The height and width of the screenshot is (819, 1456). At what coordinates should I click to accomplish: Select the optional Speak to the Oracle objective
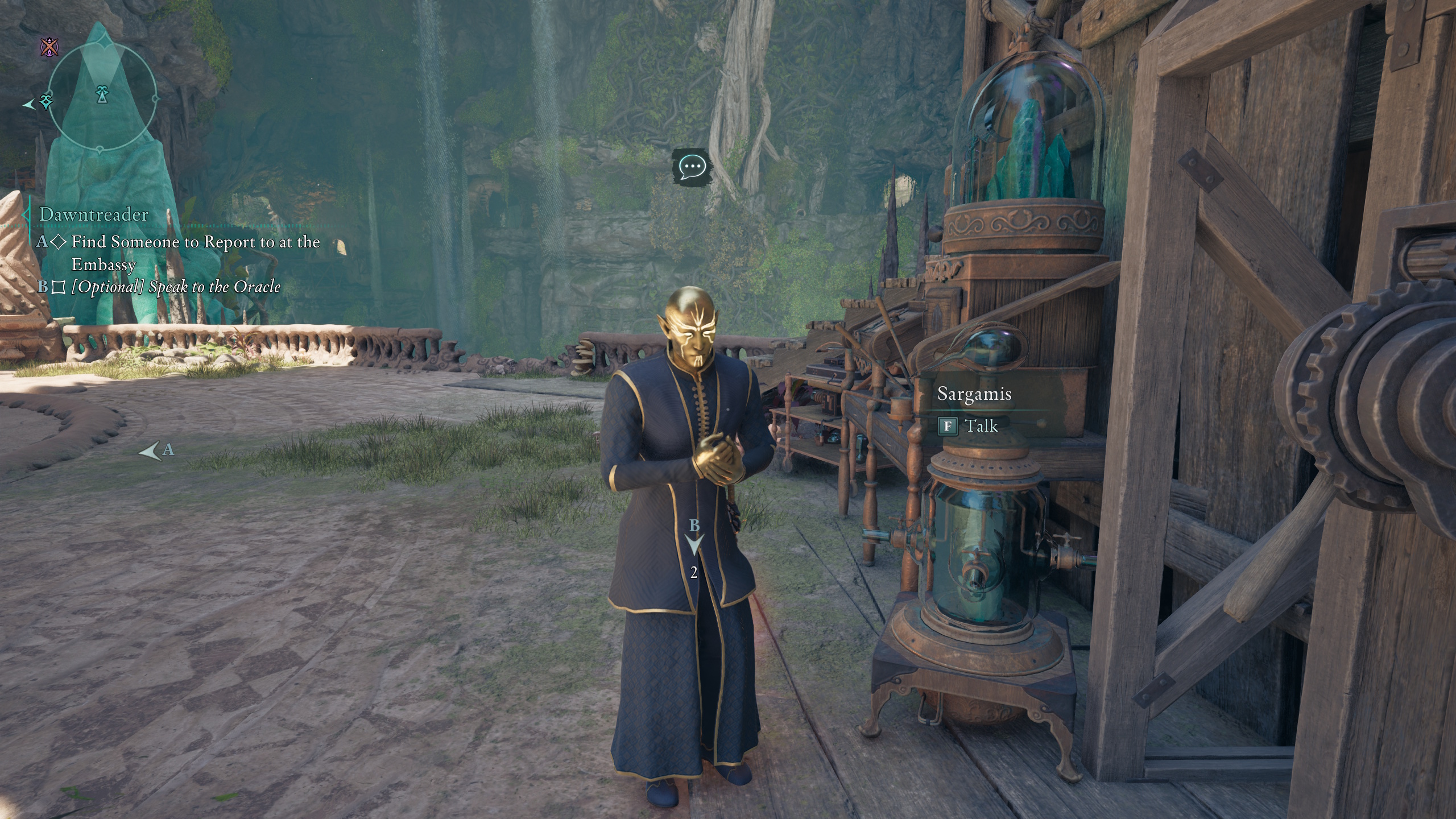click(x=176, y=287)
